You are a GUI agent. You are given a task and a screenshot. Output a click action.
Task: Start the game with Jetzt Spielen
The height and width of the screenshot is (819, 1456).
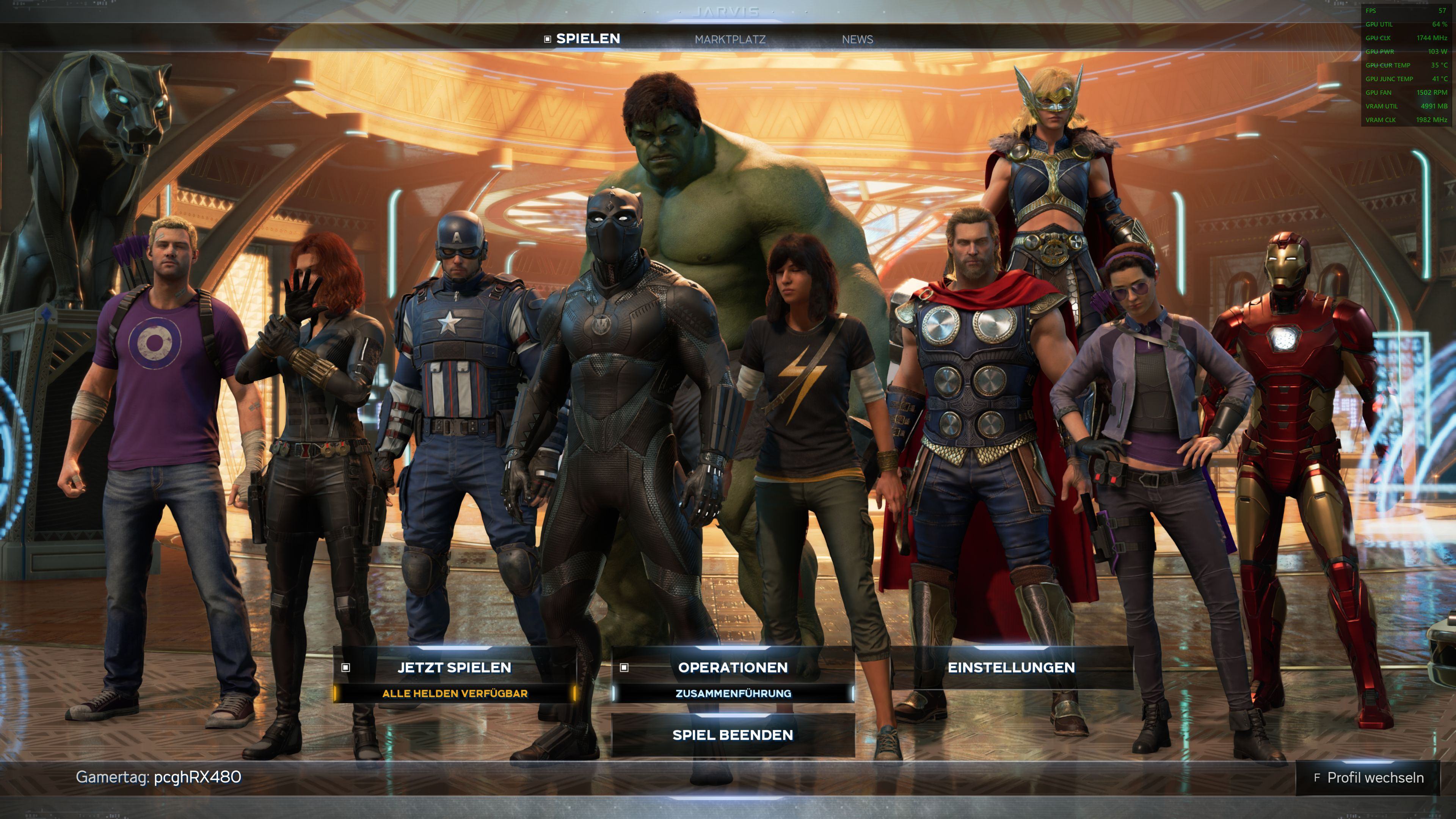pyautogui.click(x=455, y=667)
